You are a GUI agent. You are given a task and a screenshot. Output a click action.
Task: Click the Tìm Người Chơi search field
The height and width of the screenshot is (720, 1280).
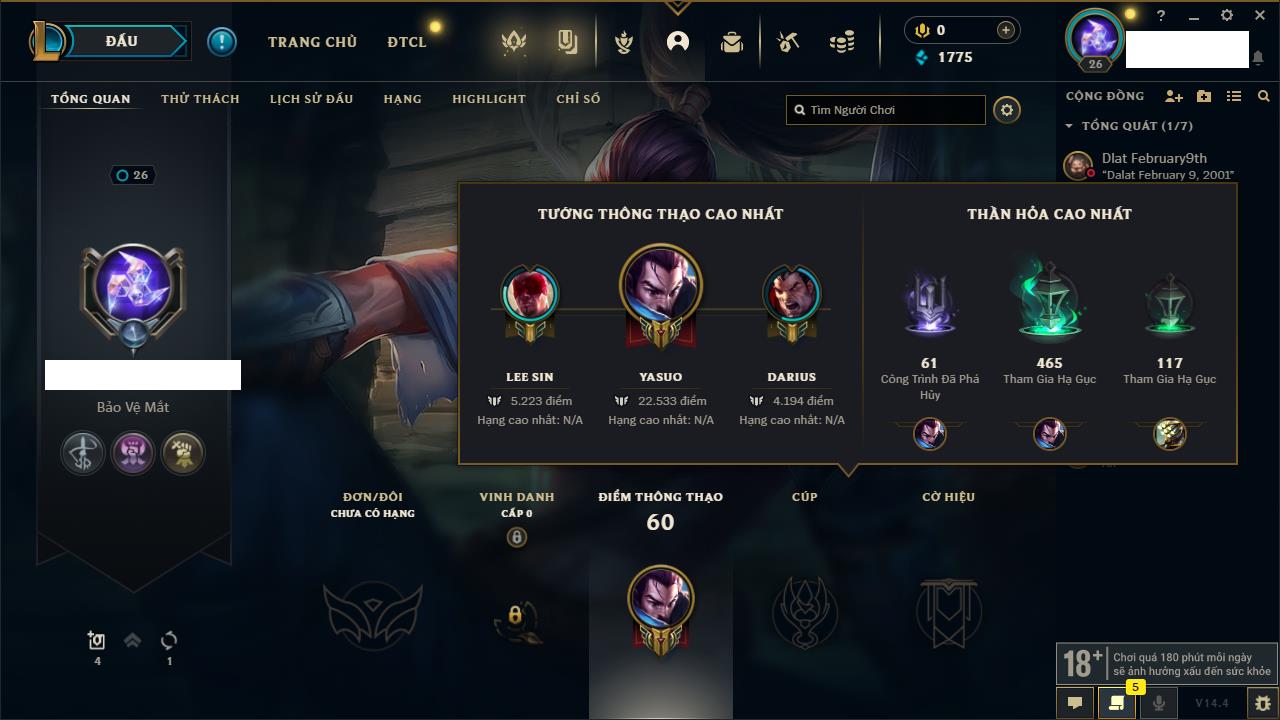coord(890,110)
